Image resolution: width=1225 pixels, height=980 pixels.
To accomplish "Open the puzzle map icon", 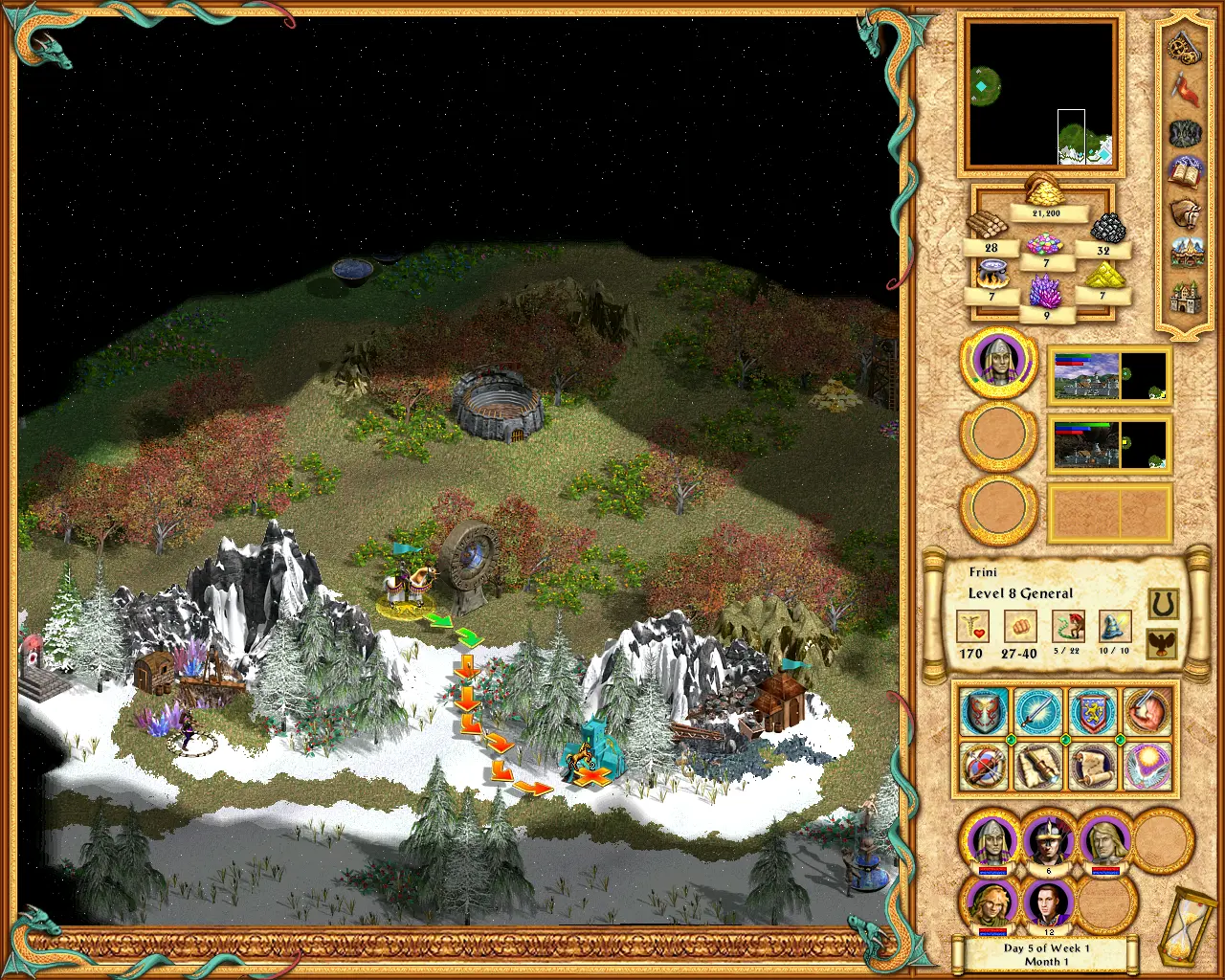I will (1185, 133).
